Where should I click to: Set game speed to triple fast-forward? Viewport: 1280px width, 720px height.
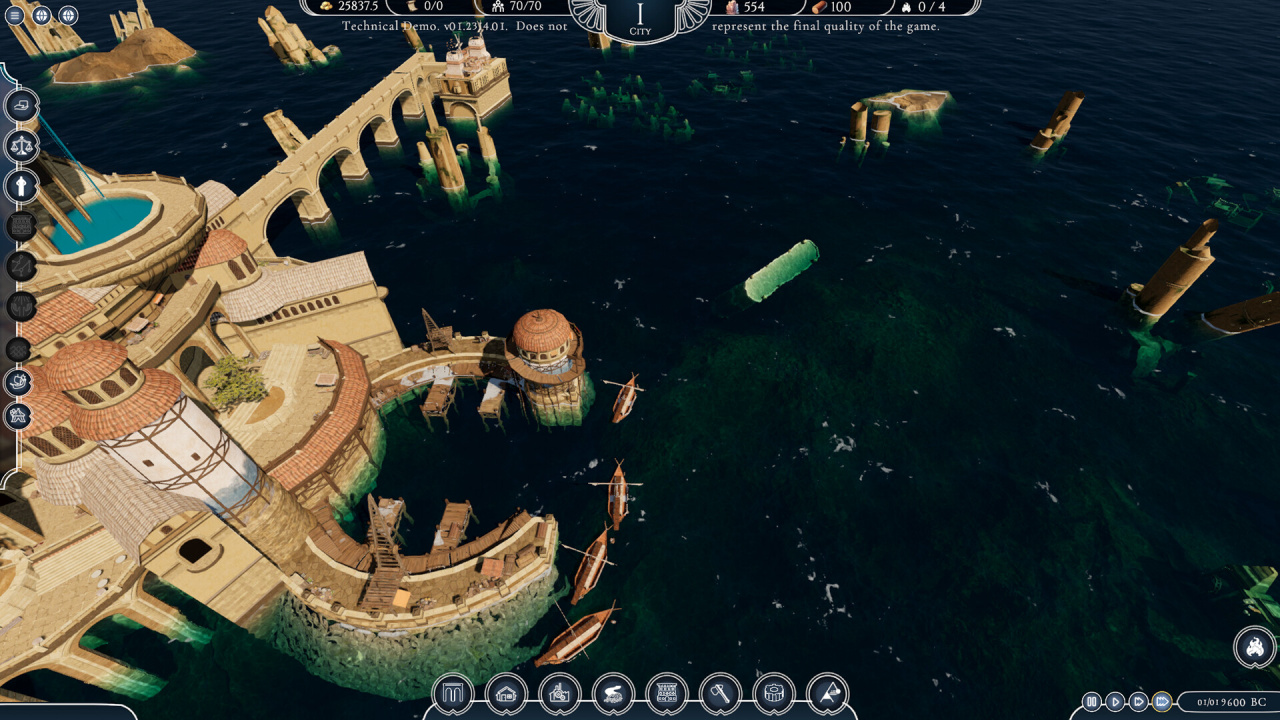point(1161,702)
